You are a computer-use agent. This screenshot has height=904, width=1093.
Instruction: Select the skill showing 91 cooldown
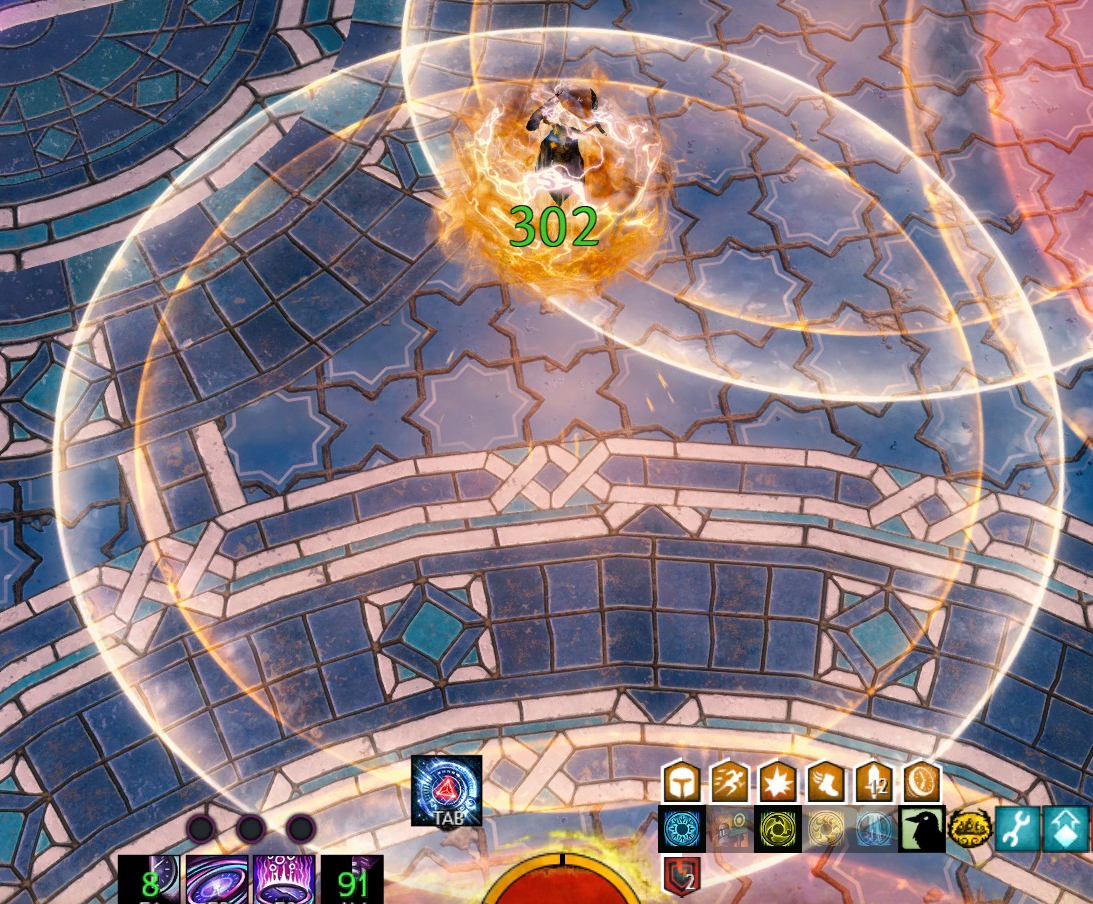(x=352, y=880)
